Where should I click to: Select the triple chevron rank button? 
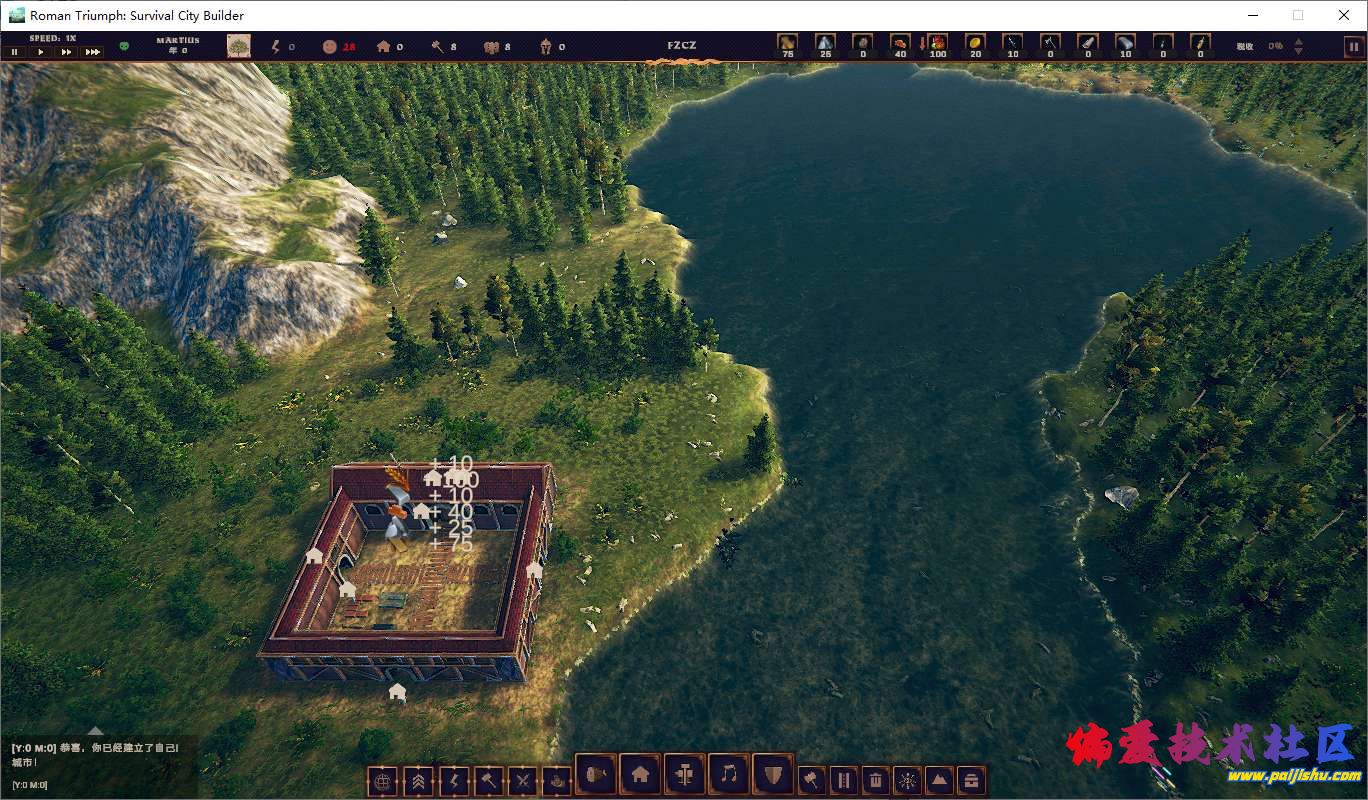[417, 780]
